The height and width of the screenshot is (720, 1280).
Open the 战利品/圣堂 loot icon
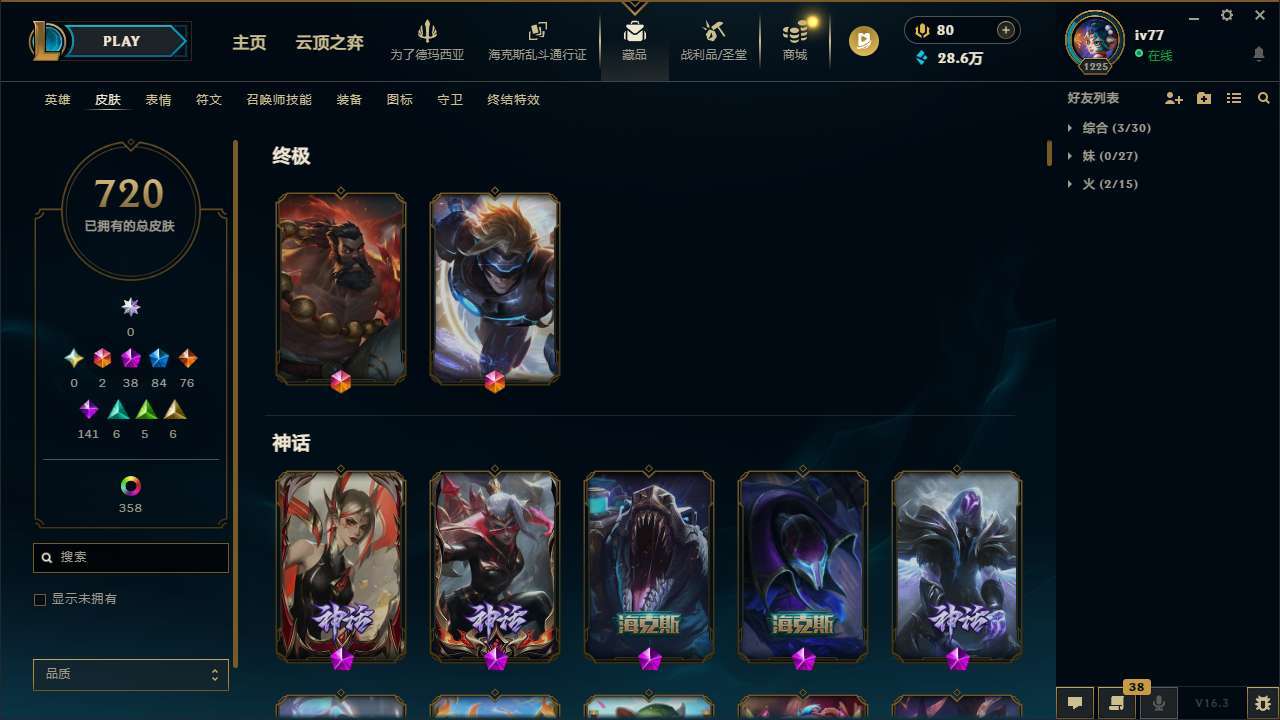point(712,40)
